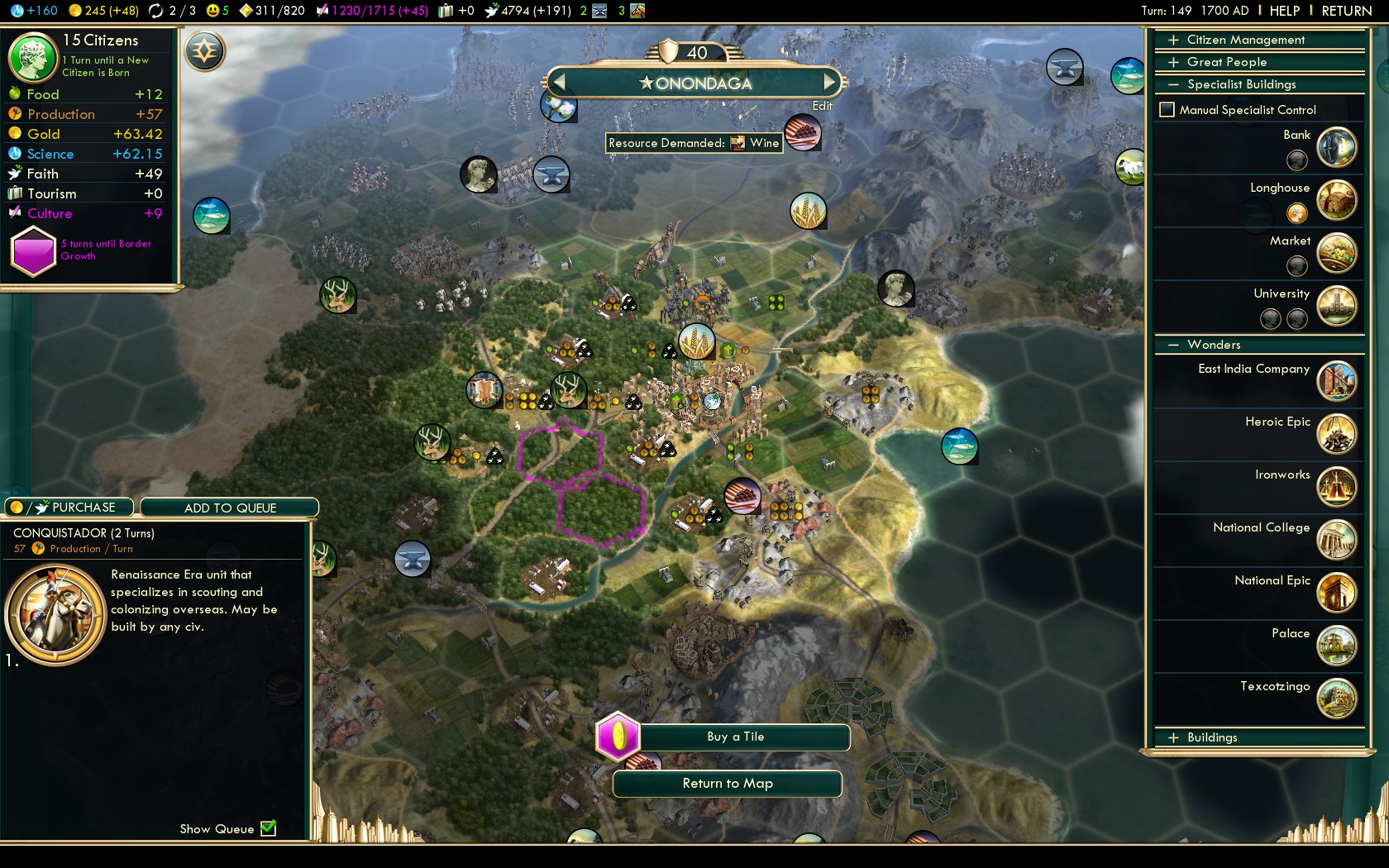Image resolution: width=1389 pixels, height=868 pixels.
Task: Expand the Great People section
Action: pyautogui.click(x=1226, y=62)
